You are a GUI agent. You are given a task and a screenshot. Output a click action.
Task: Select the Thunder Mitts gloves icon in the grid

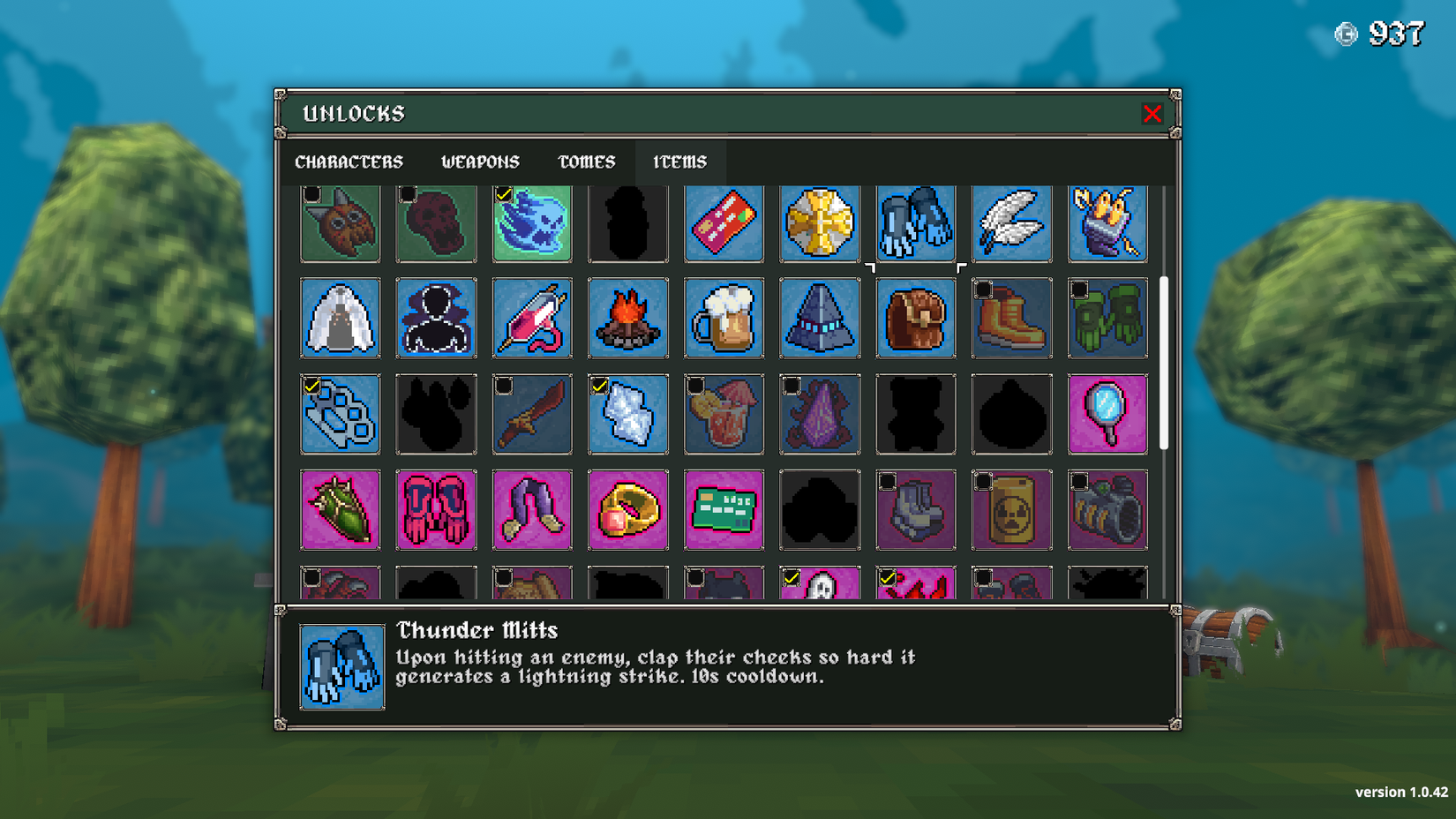915,223
